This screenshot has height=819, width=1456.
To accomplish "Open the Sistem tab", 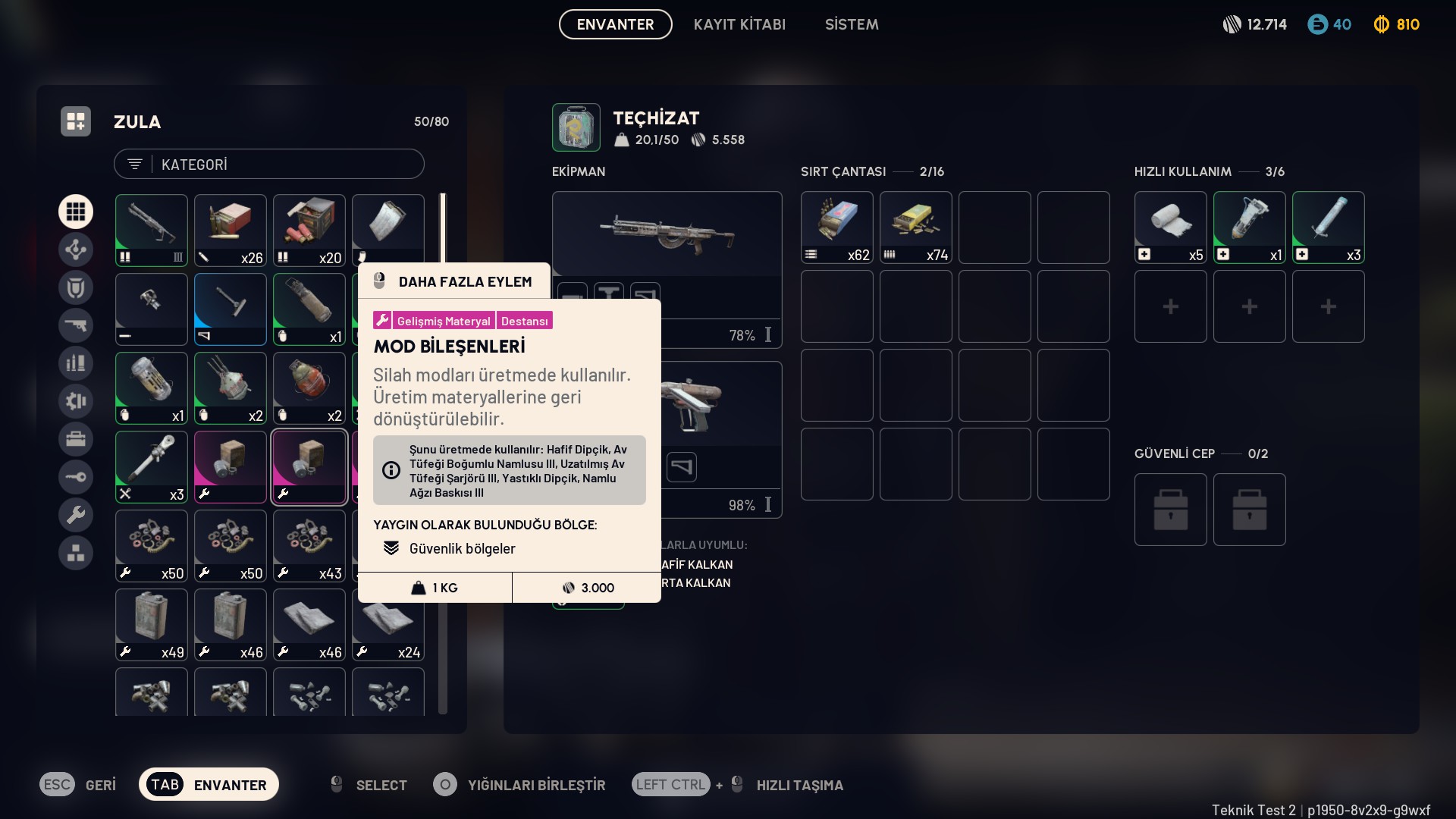I will tap(852, 24).
